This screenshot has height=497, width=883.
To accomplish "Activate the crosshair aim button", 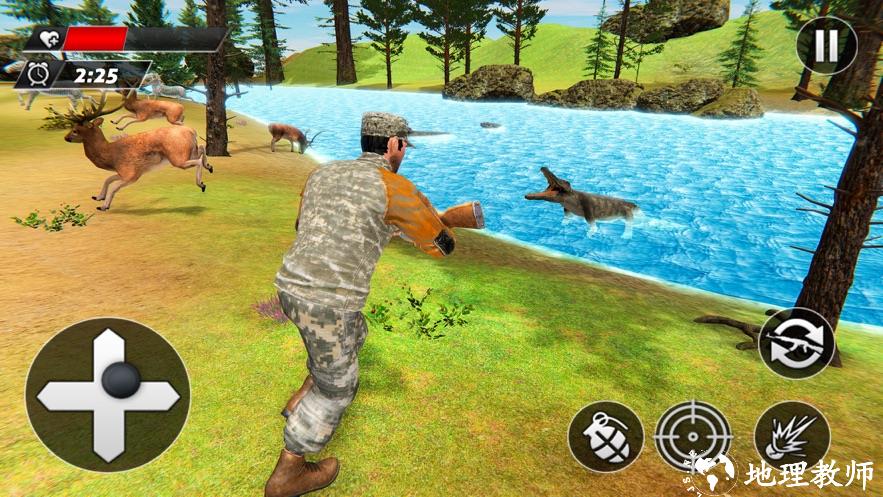I will pyautogui.click(x=692, y=436).
